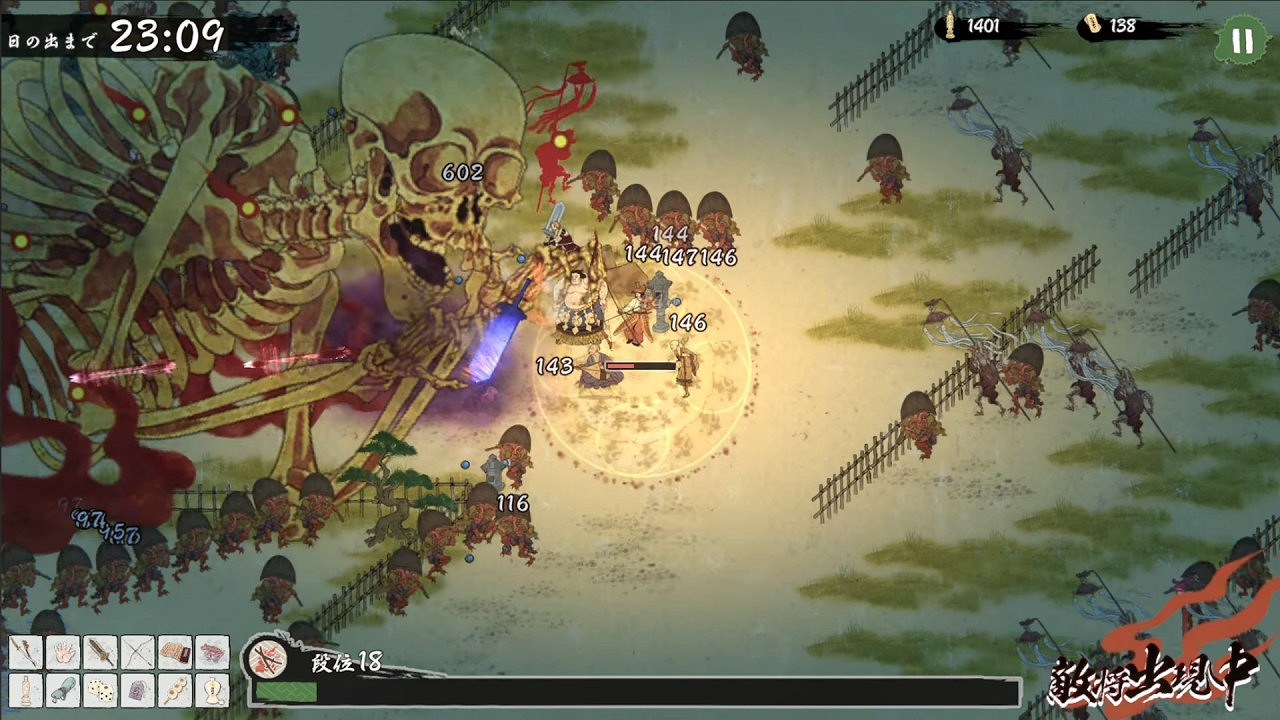Click the purple omamori charm icon
Screen dimensions: 1280x720
coord(137,690)
